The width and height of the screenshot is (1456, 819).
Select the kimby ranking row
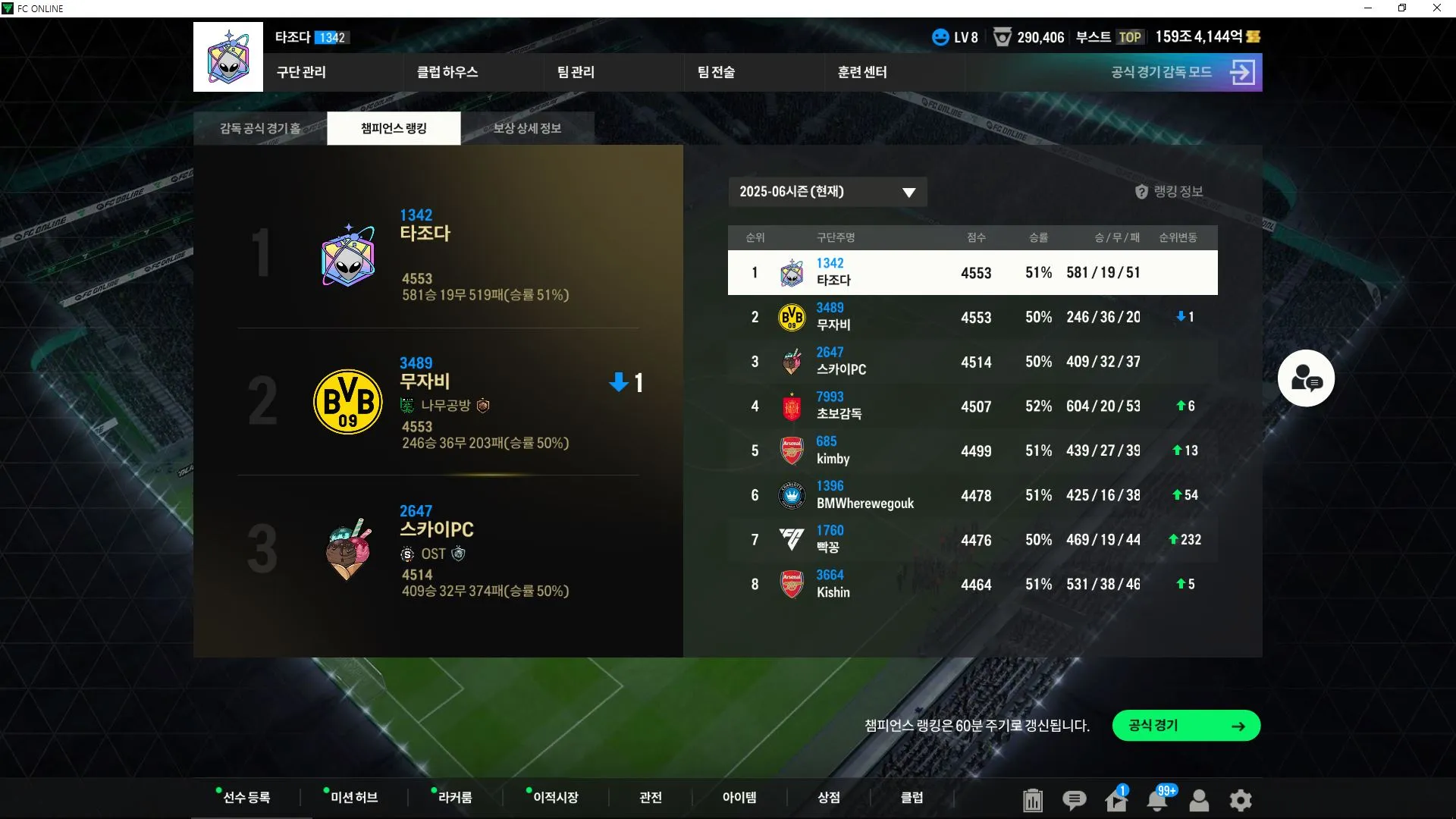[x=972, y=451]
